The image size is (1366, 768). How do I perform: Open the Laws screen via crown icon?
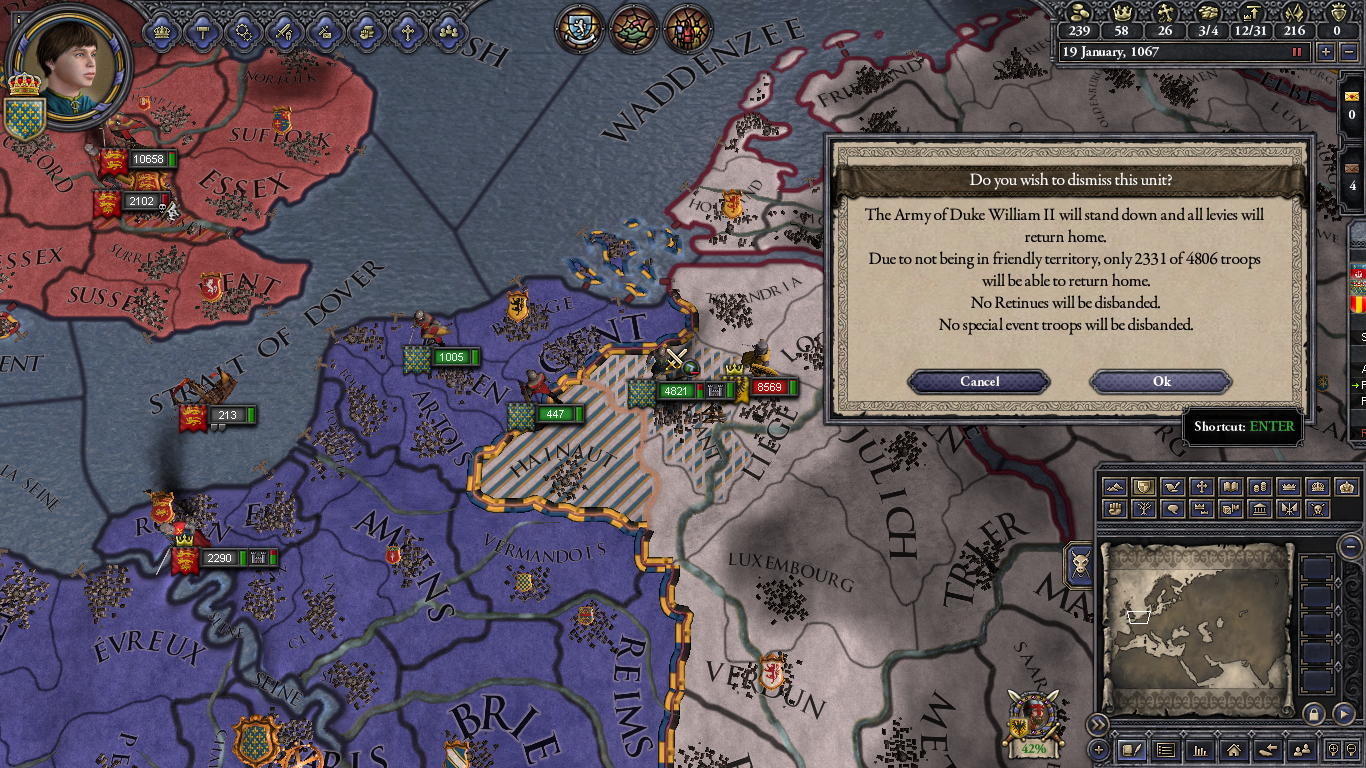[163, 30]
